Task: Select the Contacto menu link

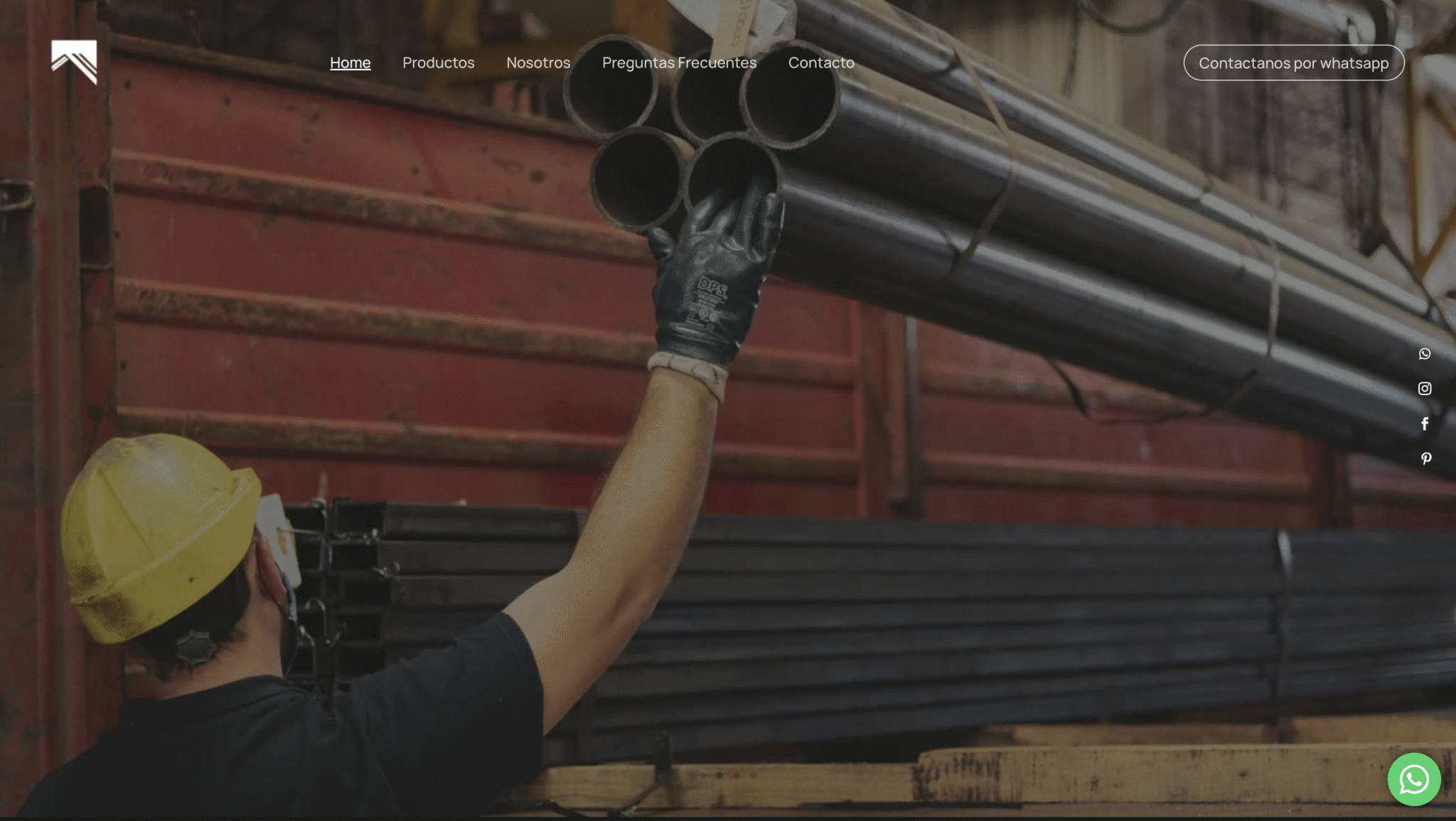Action: pos(821,63)
